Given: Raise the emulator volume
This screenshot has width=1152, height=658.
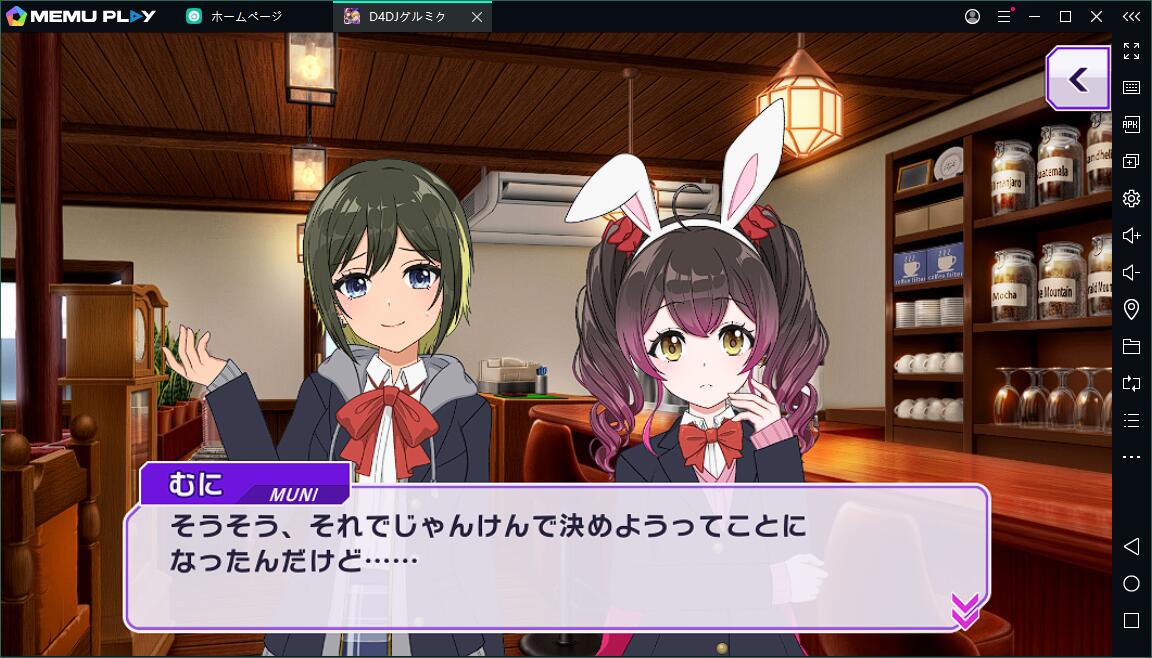Looking at the screenshot, I should click(1131, 235).
